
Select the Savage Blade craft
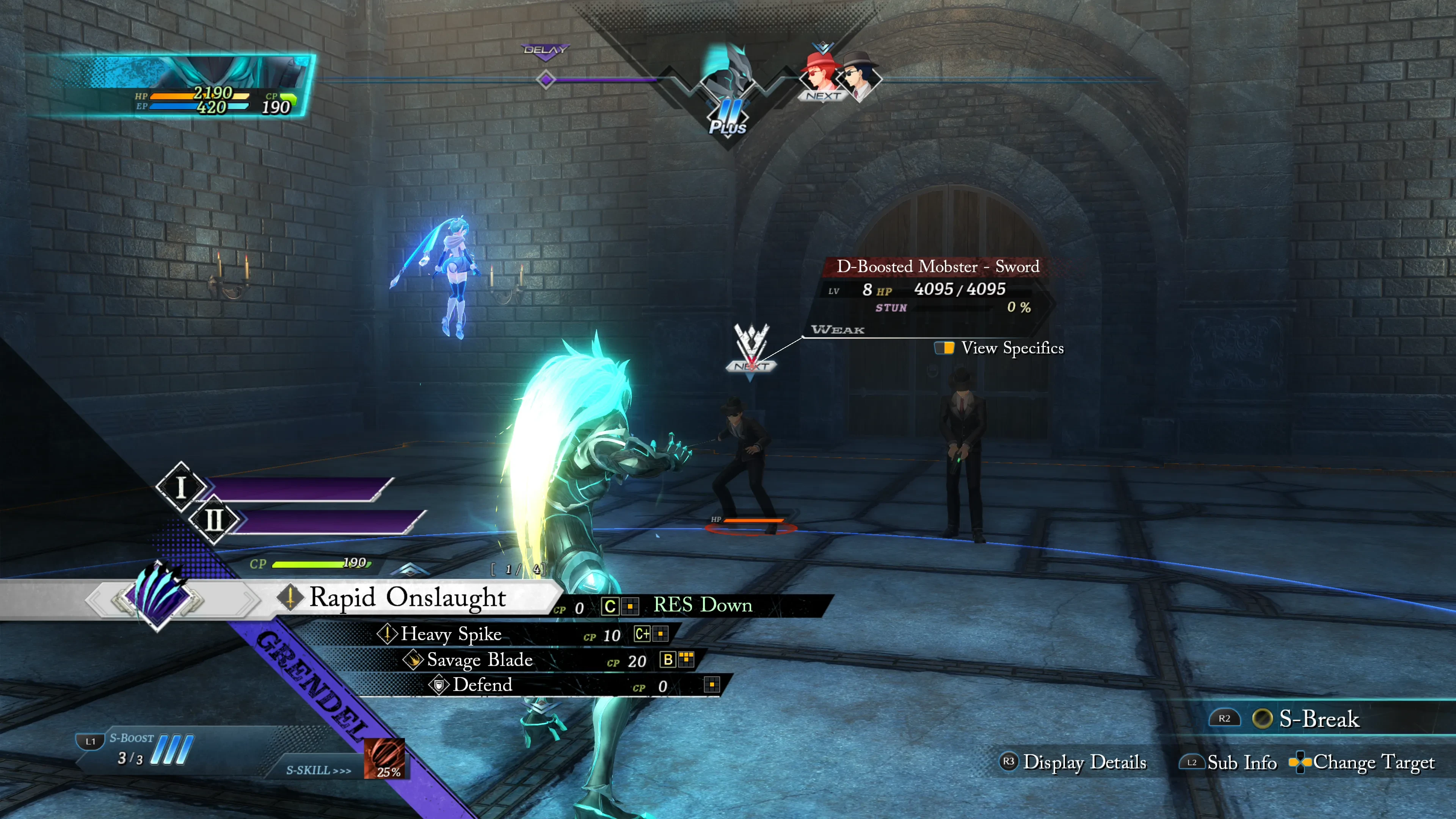coord(479,660)
